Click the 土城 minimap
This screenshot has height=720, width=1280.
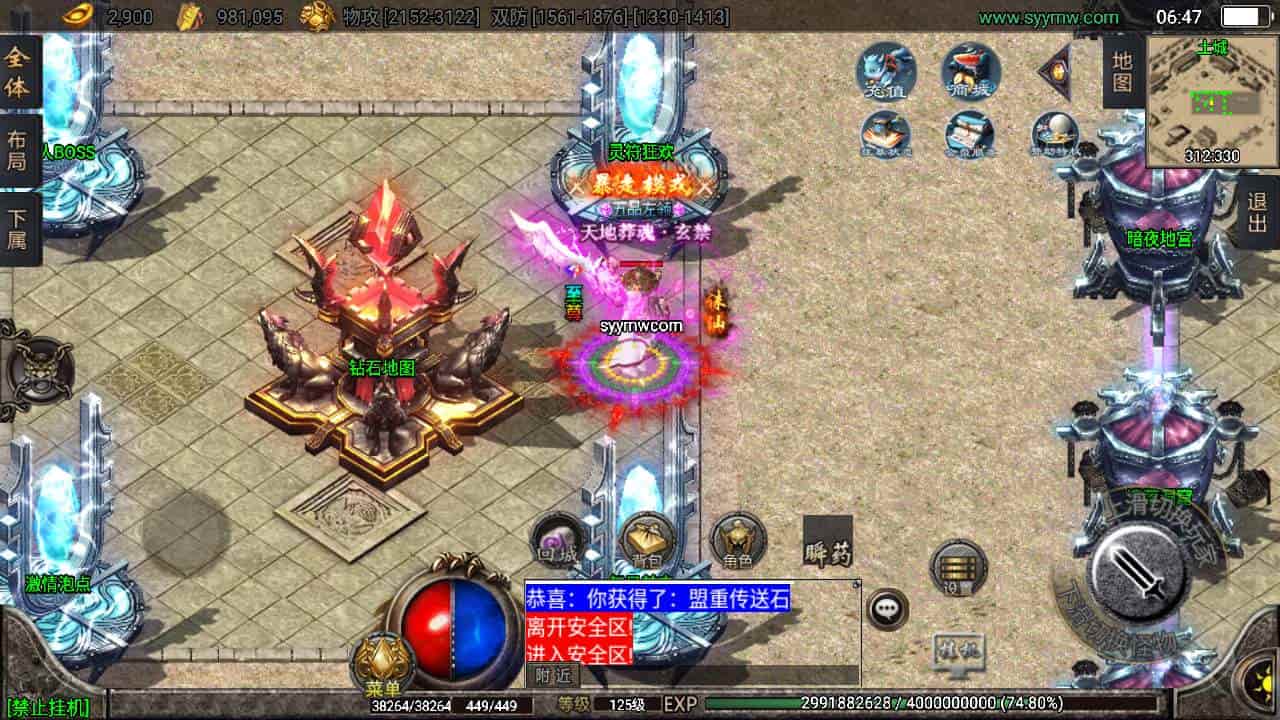click(x=1211, y=100)
